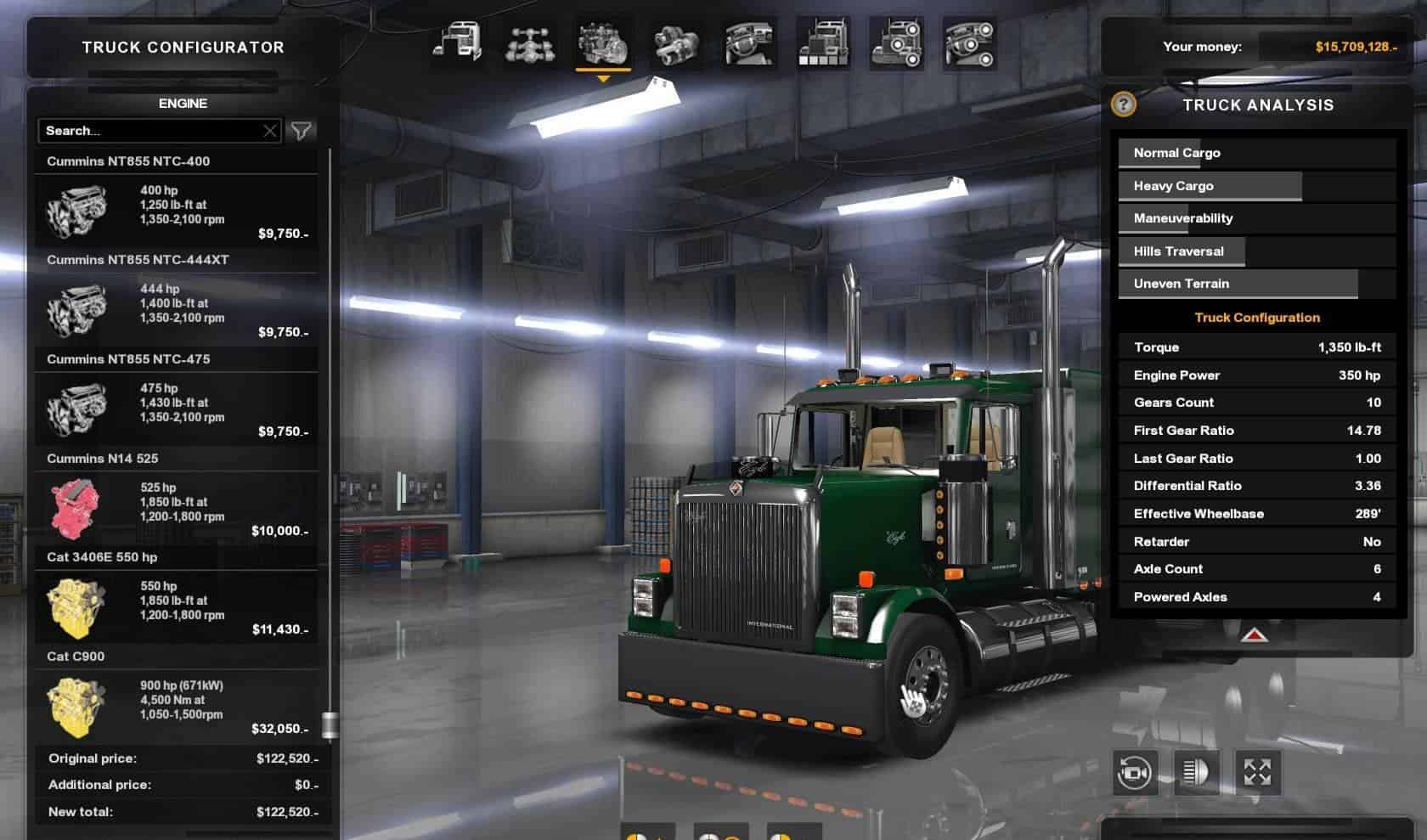Screen dimensions: 1427x840
Task: Choose the Cummins NT855 NTC-444XT engine
Action: 177,310
